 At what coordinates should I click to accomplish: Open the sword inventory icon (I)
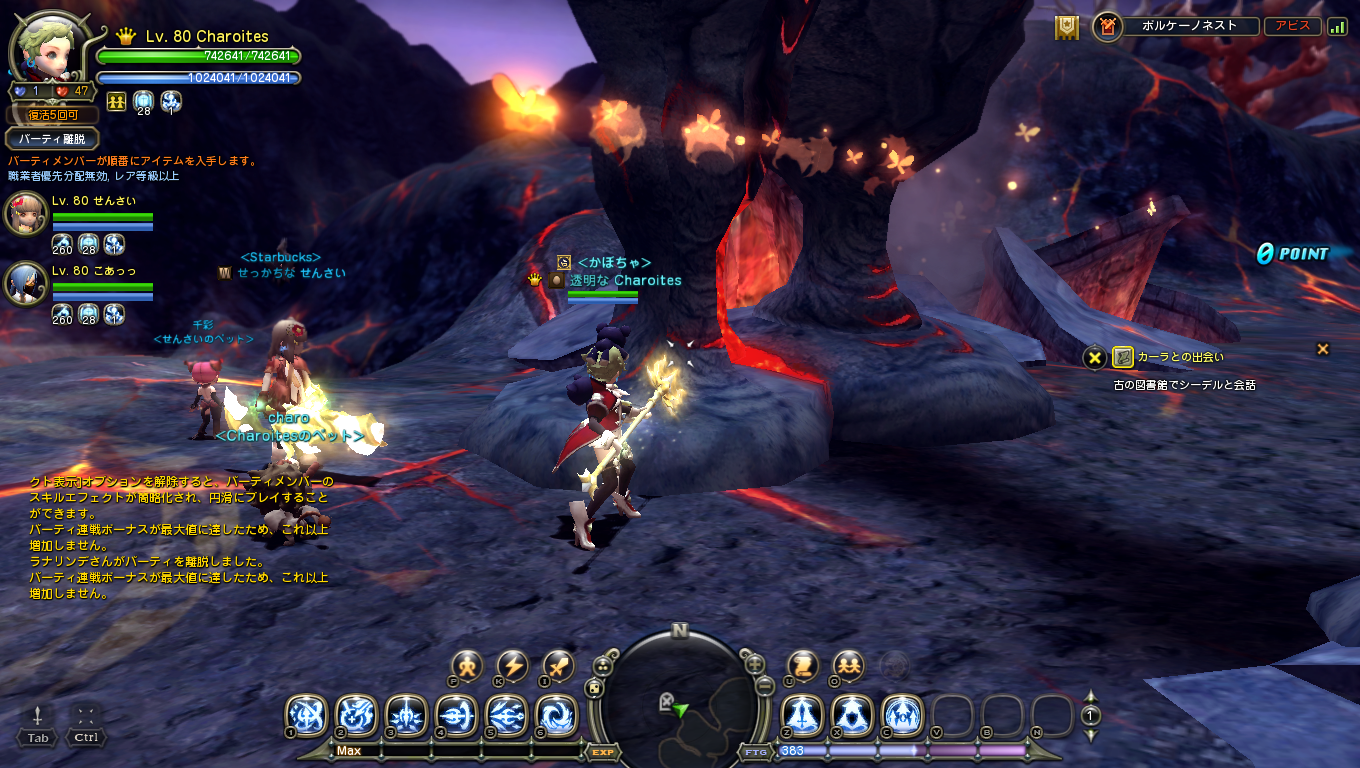pyautogui.click(x=558, y=665)
